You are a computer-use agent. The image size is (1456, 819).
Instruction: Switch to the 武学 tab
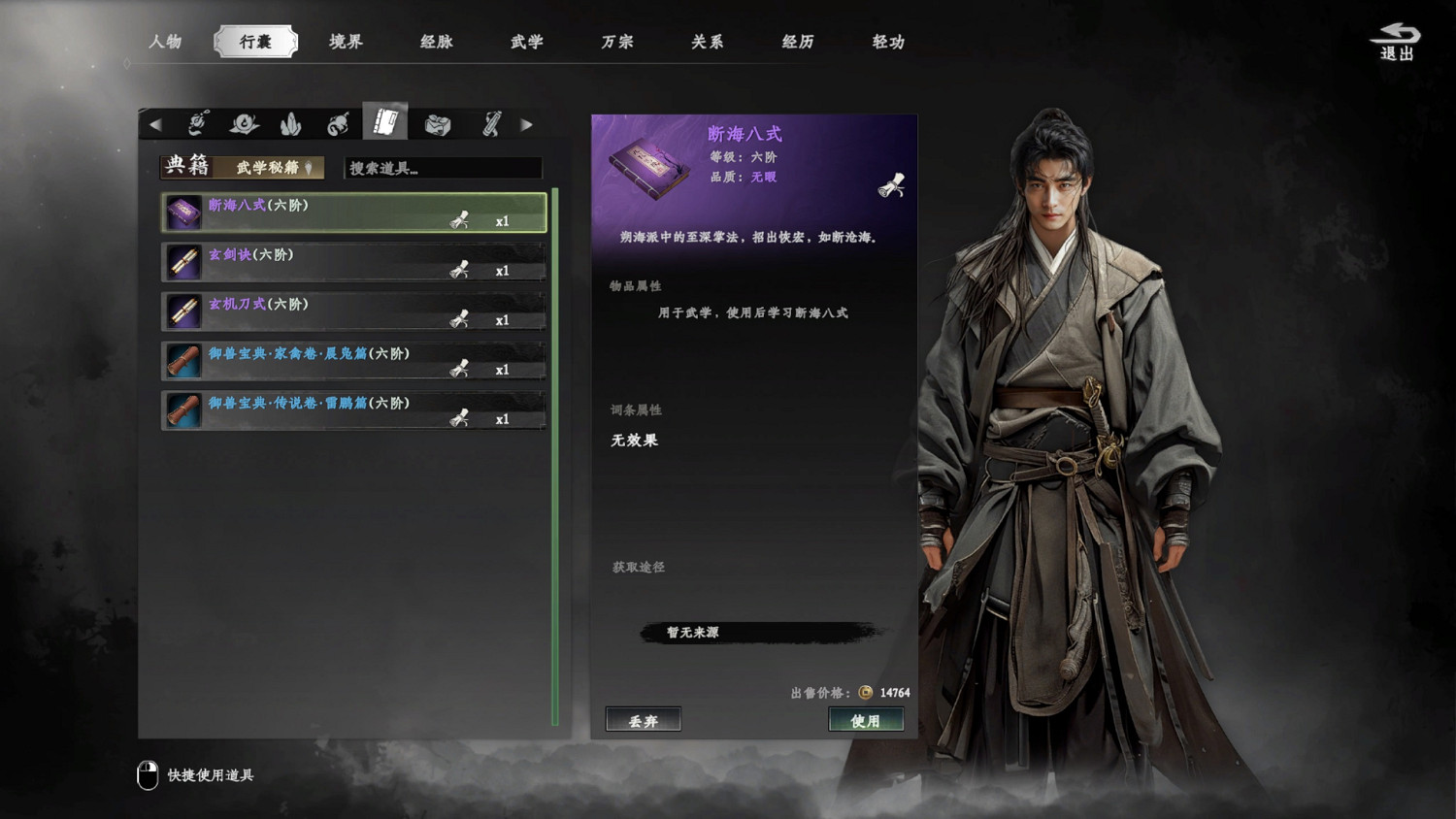(x=525, y=42)
